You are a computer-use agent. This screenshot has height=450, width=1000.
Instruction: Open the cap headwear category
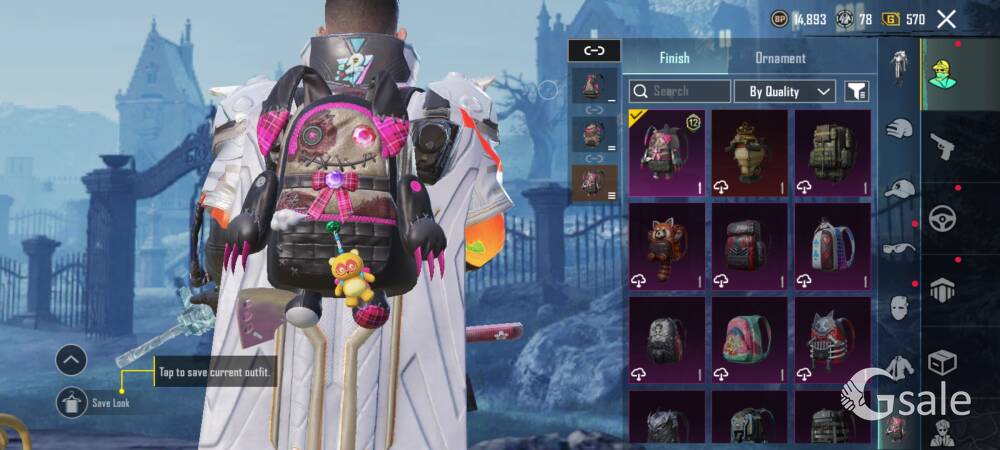(900, 188)
